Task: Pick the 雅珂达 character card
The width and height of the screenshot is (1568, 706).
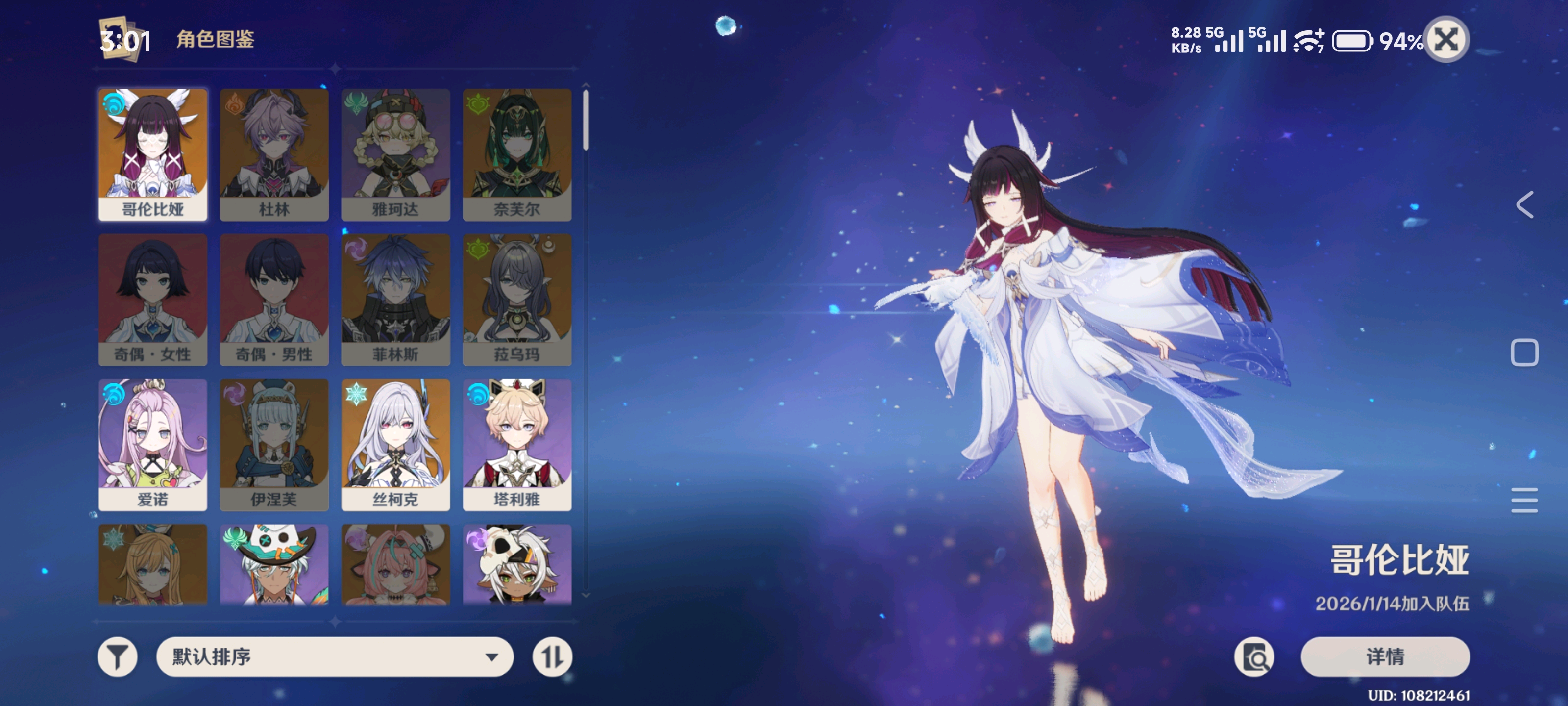Action: (395, 154)
